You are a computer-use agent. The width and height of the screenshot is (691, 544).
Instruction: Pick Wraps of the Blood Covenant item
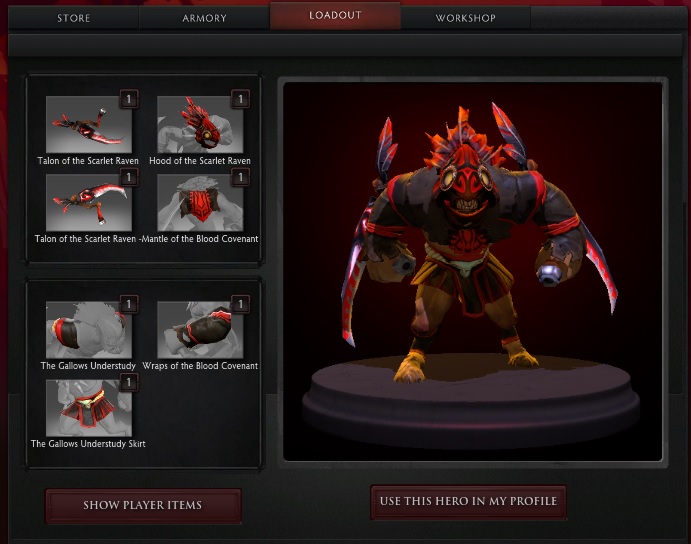200,329
